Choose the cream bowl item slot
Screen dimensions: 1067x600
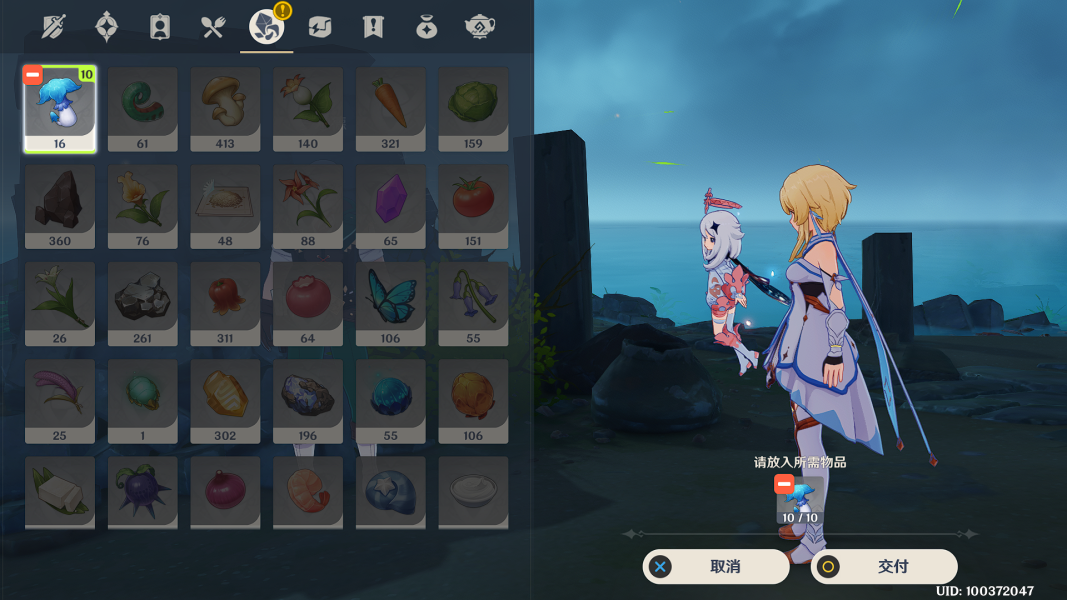[473, 492]
